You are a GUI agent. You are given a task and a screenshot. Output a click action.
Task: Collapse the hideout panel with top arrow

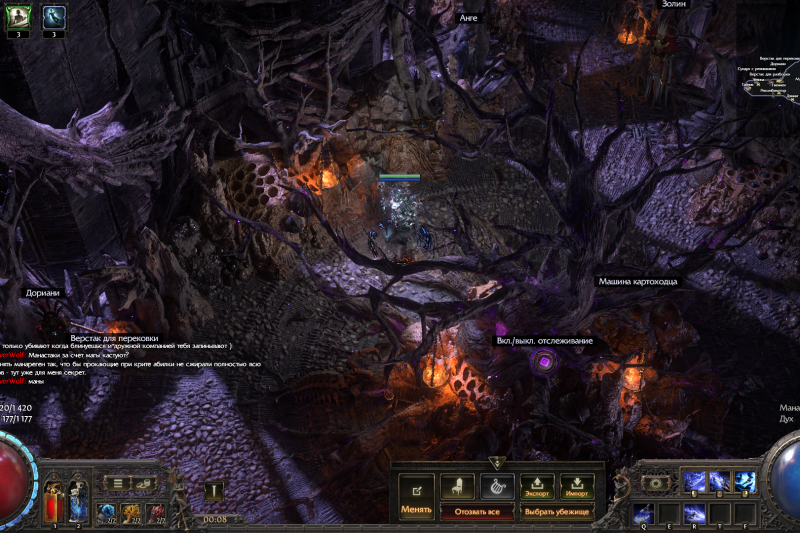496,463
